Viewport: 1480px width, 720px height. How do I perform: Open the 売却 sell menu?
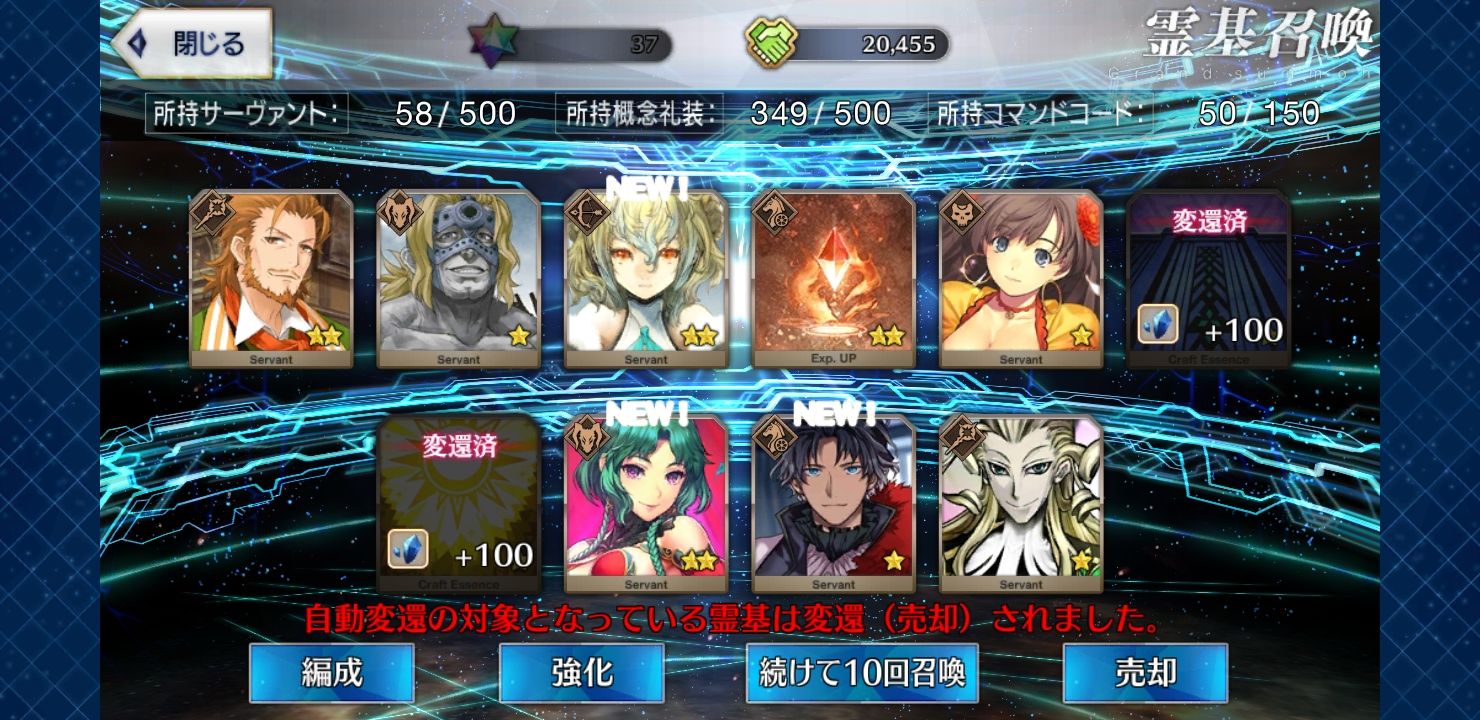[x=1145, y=672]
